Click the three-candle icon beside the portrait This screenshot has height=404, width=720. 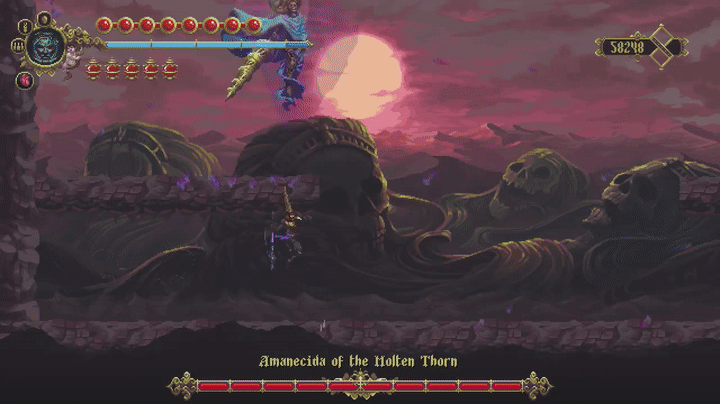click(x=18, y=45)
